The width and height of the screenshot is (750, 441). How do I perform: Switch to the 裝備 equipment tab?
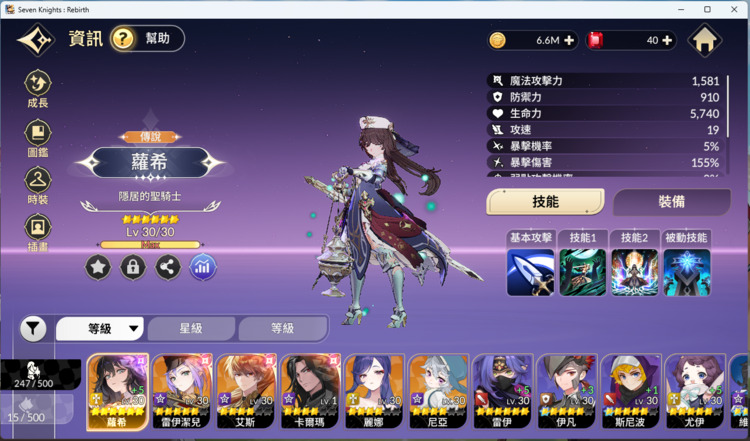click(x=671, y=201)
